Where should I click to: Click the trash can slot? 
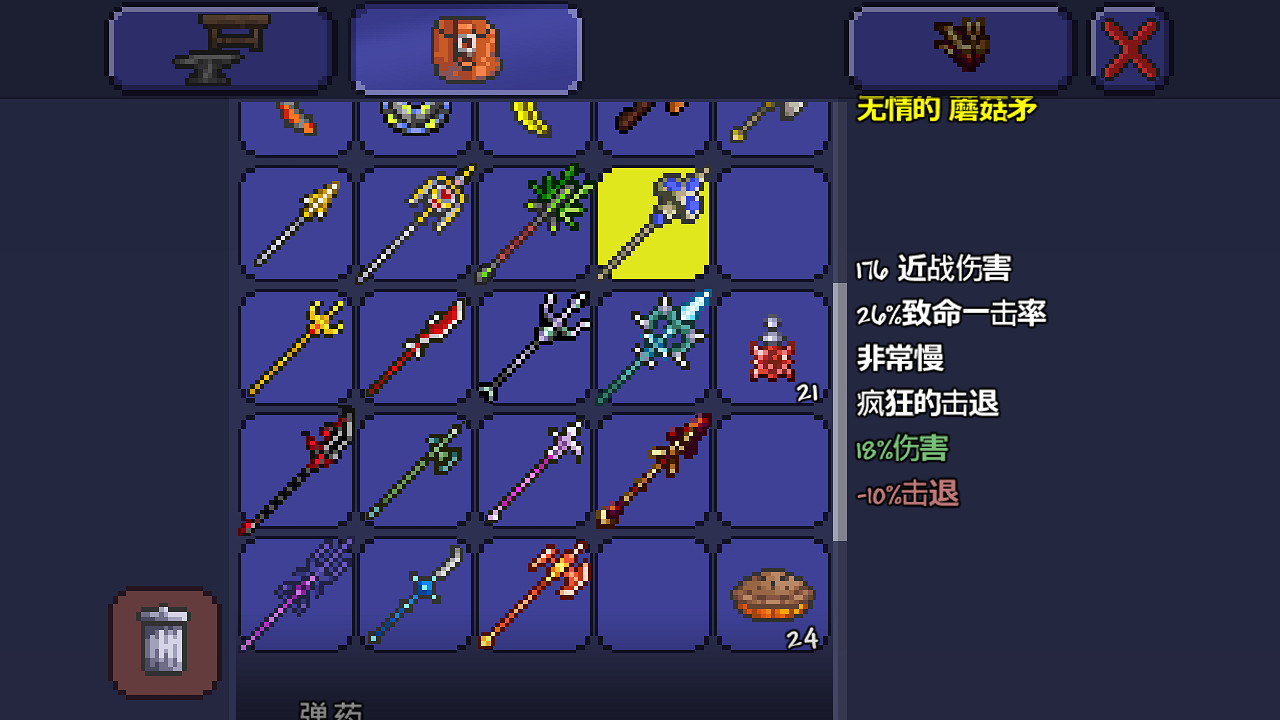click(x=163, y=641)
